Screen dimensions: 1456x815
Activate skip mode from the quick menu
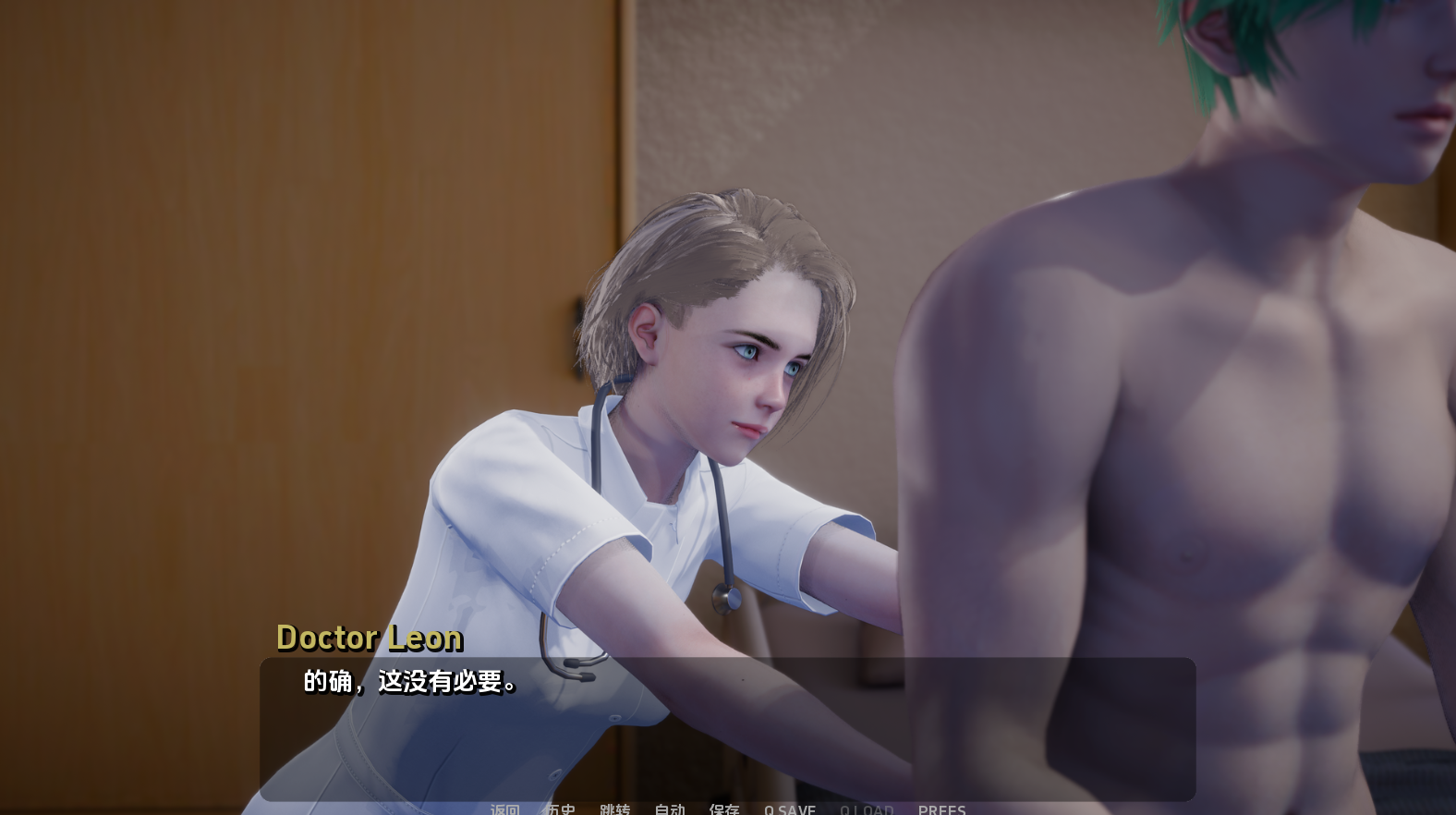pos(617,810)
